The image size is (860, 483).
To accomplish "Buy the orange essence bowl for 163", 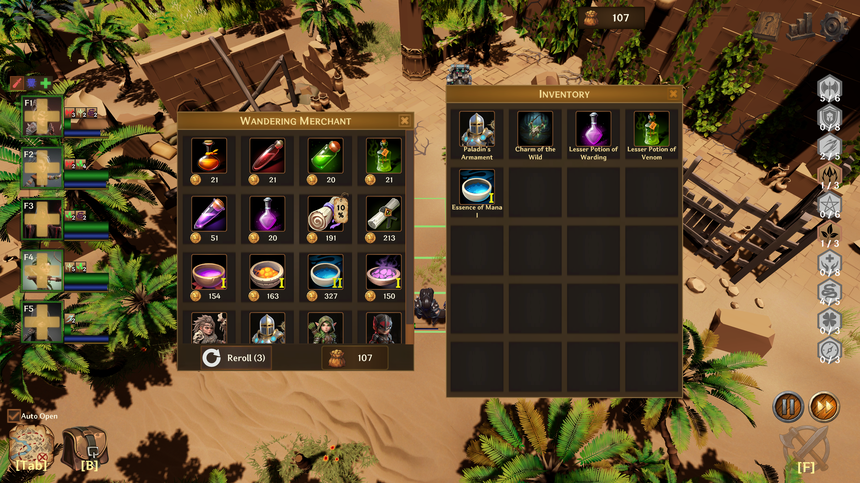I will [x=267, y=271].
